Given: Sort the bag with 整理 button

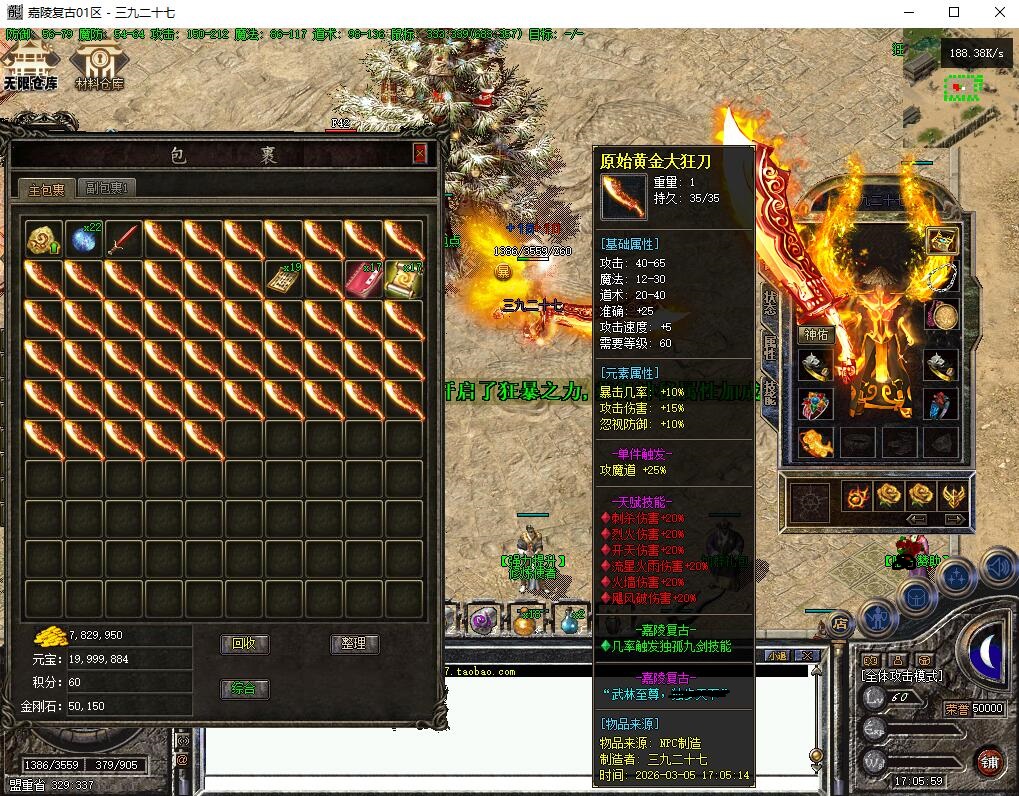Looking at the screenshot, I should coord(354,644).
